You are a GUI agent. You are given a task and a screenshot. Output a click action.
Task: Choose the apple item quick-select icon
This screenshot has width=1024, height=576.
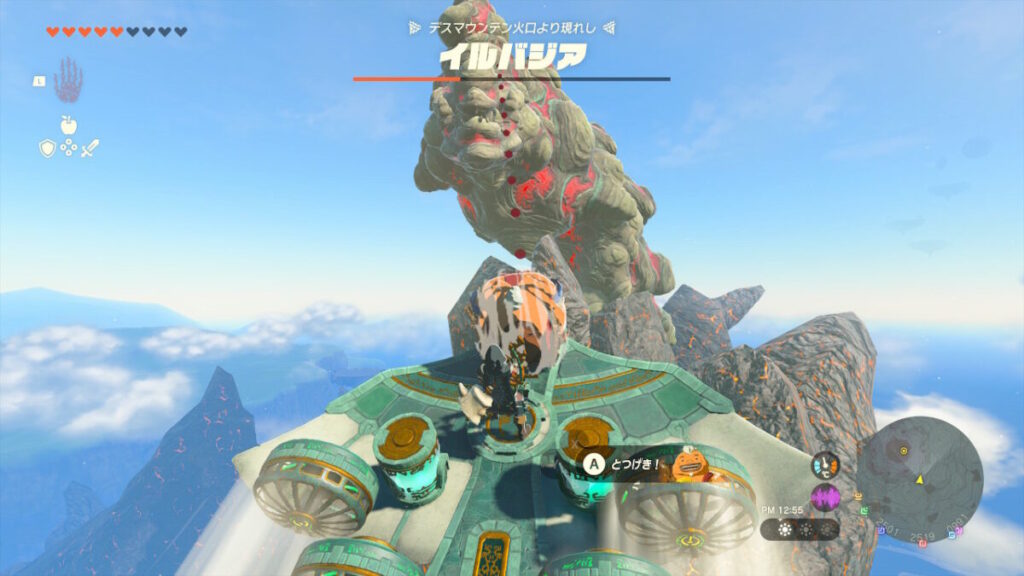[x=68, y=125]
